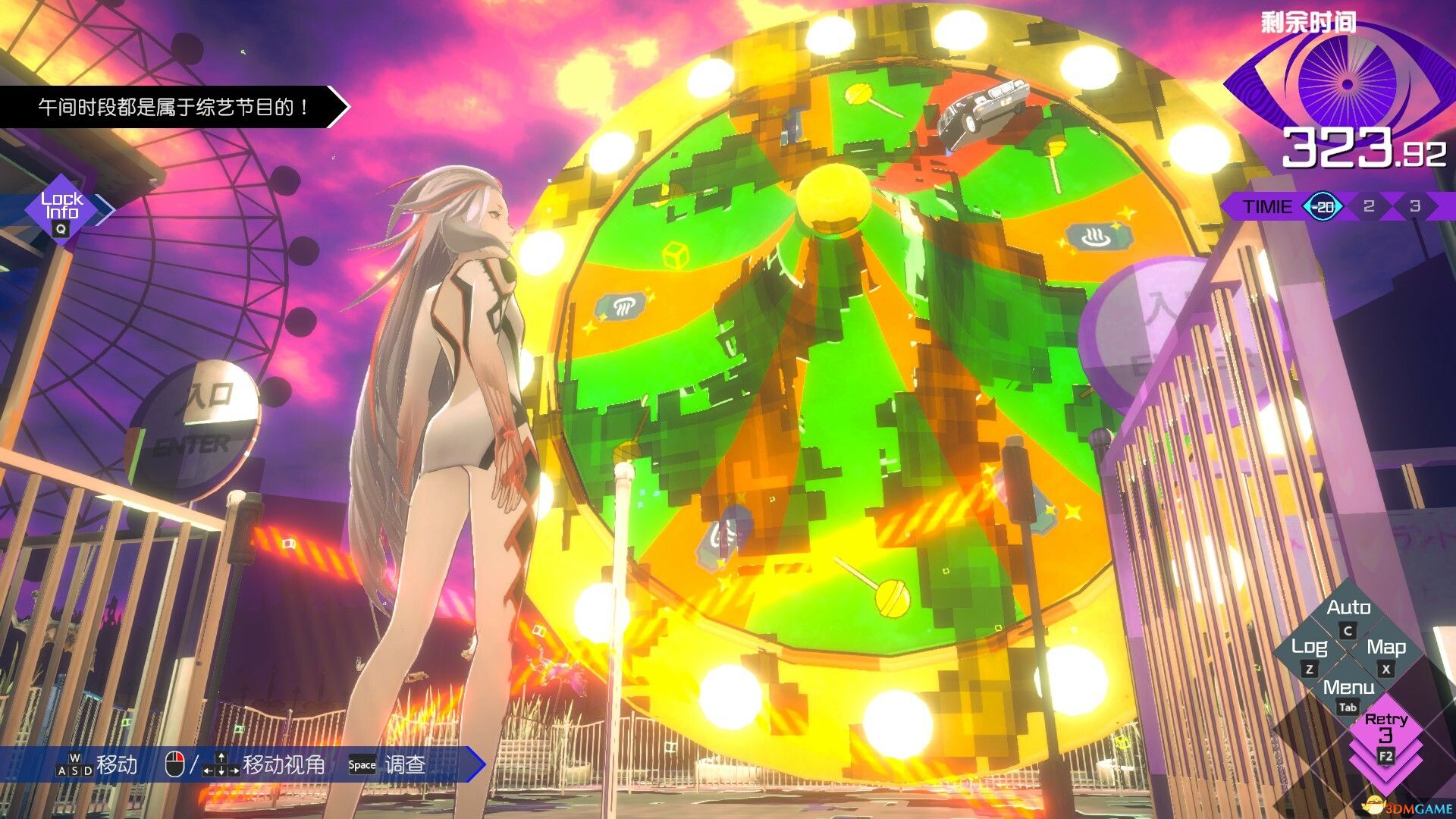Click the hot spring ticket icon on the wheel

coord(1100,237)
